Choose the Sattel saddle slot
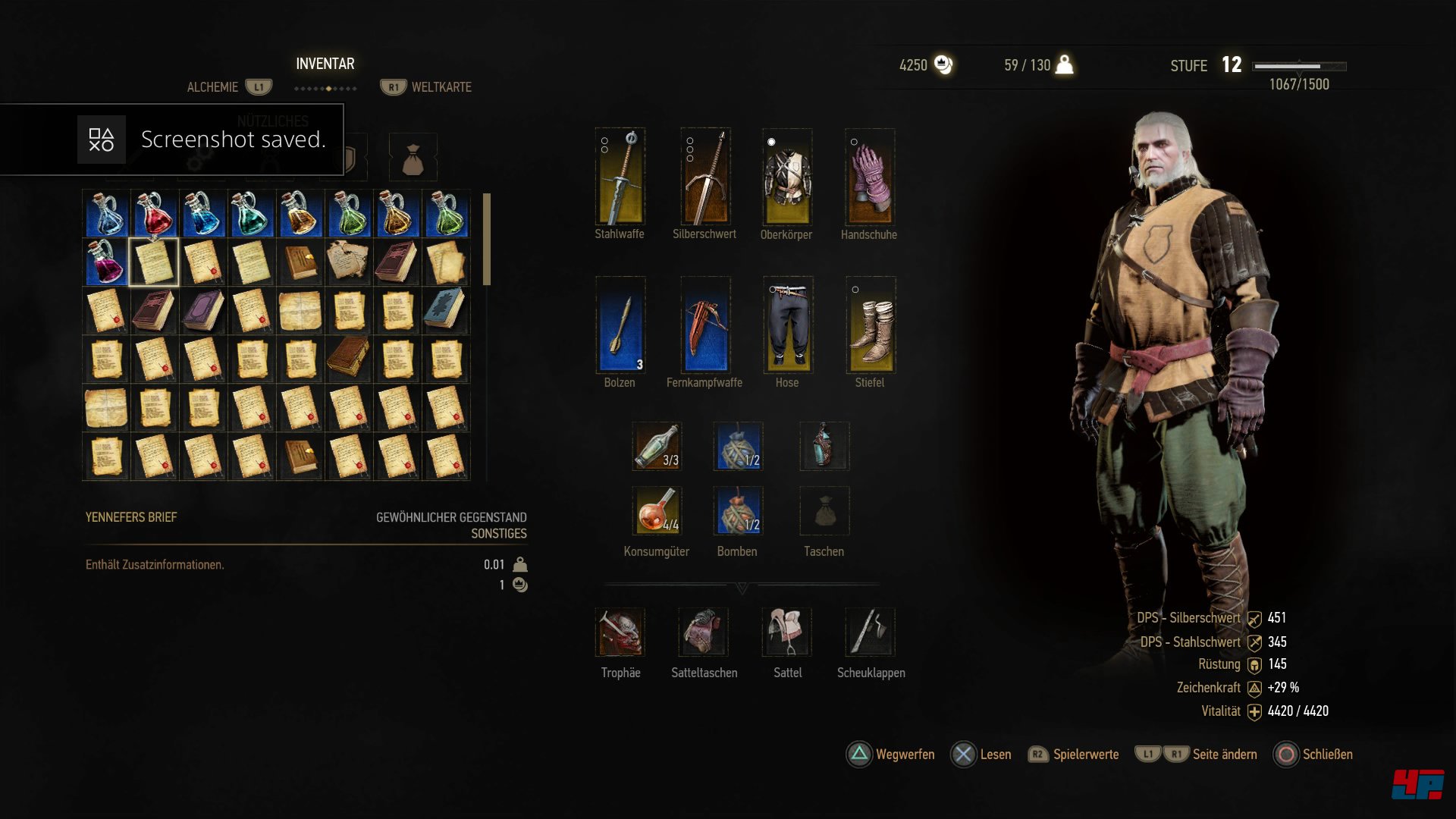1456x819 pixels. click(x=787, y=632)
